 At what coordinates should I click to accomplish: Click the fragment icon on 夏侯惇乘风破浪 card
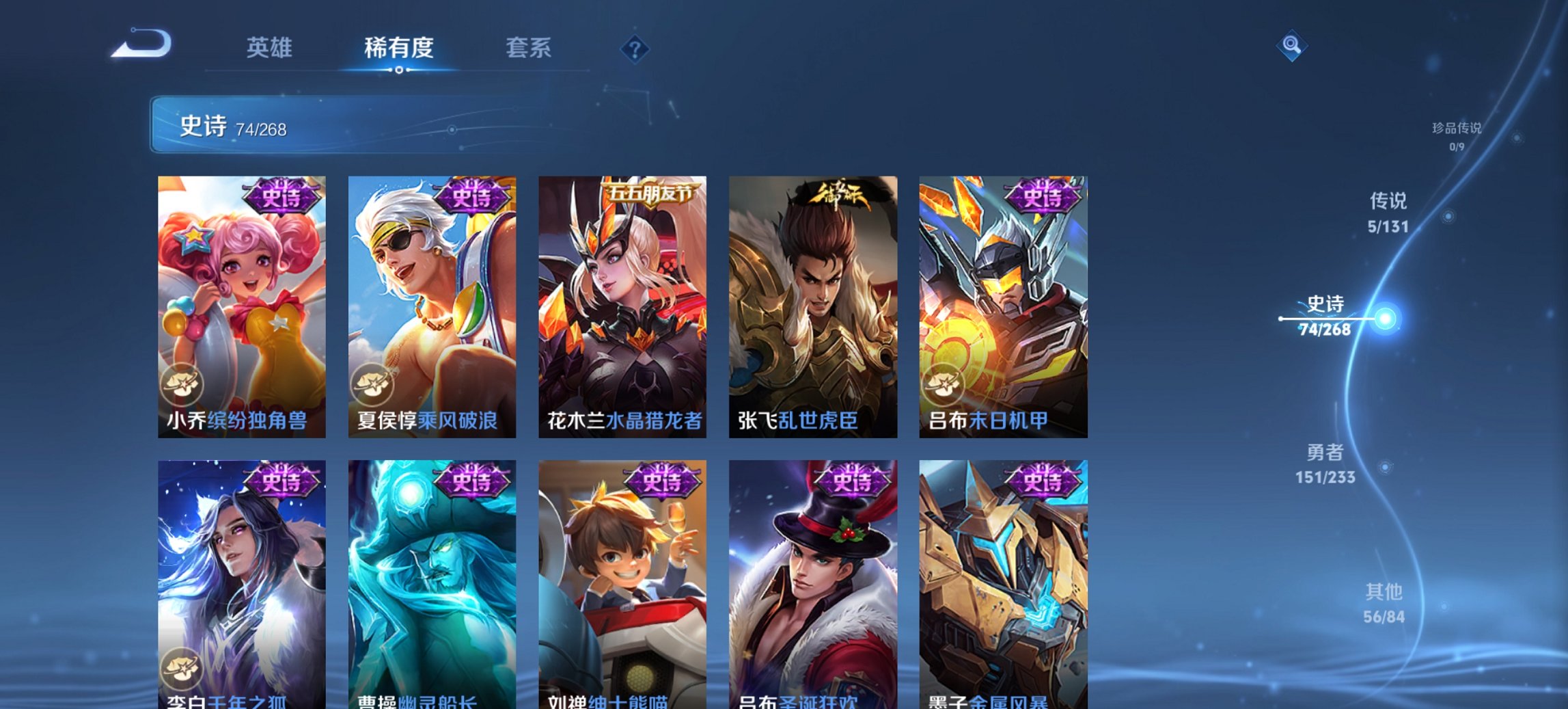tap(373, 385)
